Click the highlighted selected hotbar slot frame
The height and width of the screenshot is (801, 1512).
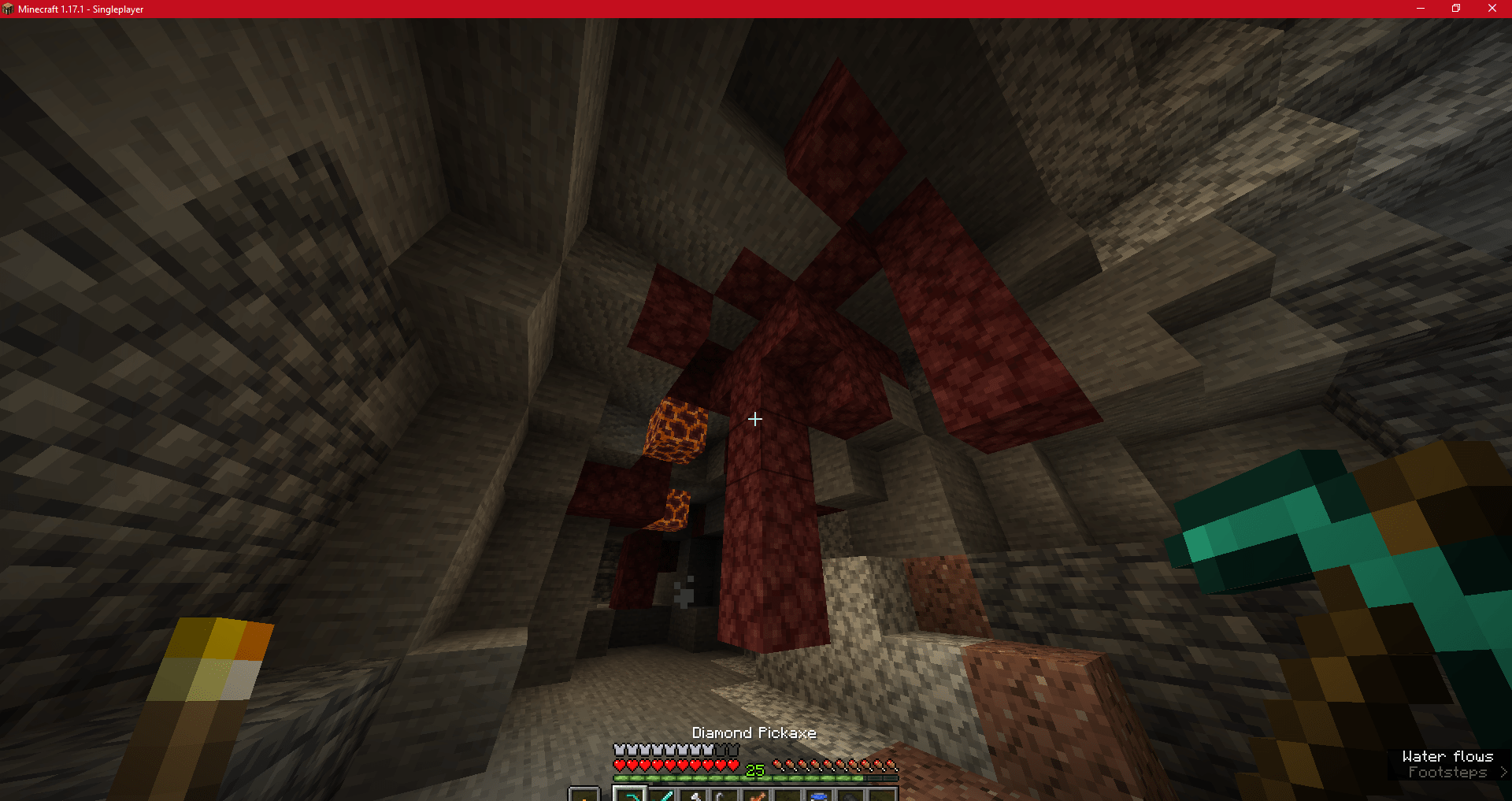point(630,795)
